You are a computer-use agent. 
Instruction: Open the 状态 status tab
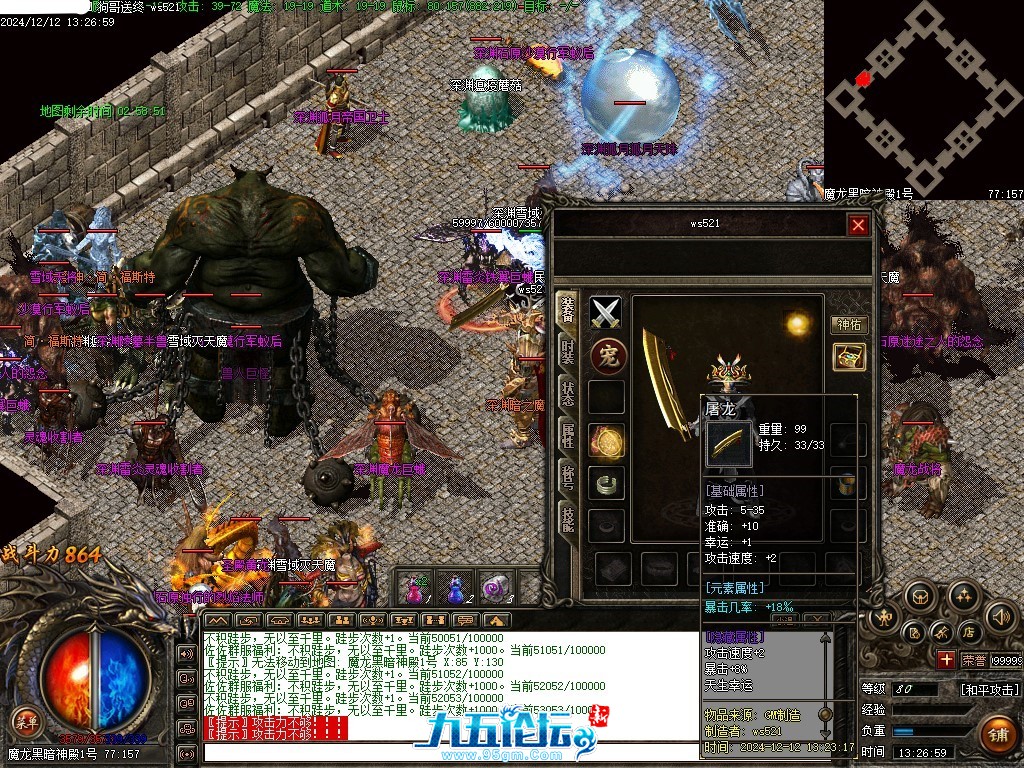click(567, 393)
